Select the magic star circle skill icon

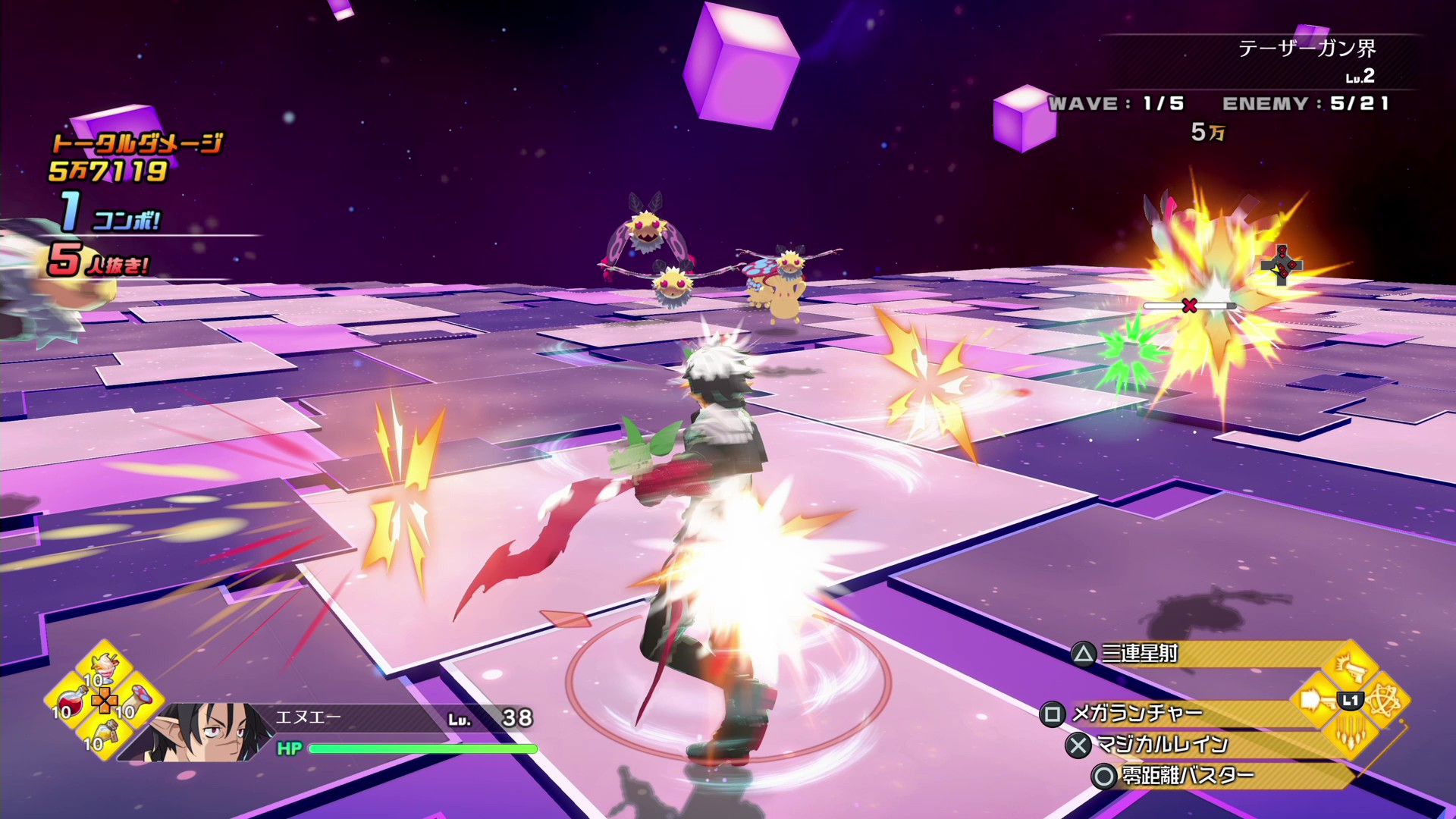coord(1385,701)
